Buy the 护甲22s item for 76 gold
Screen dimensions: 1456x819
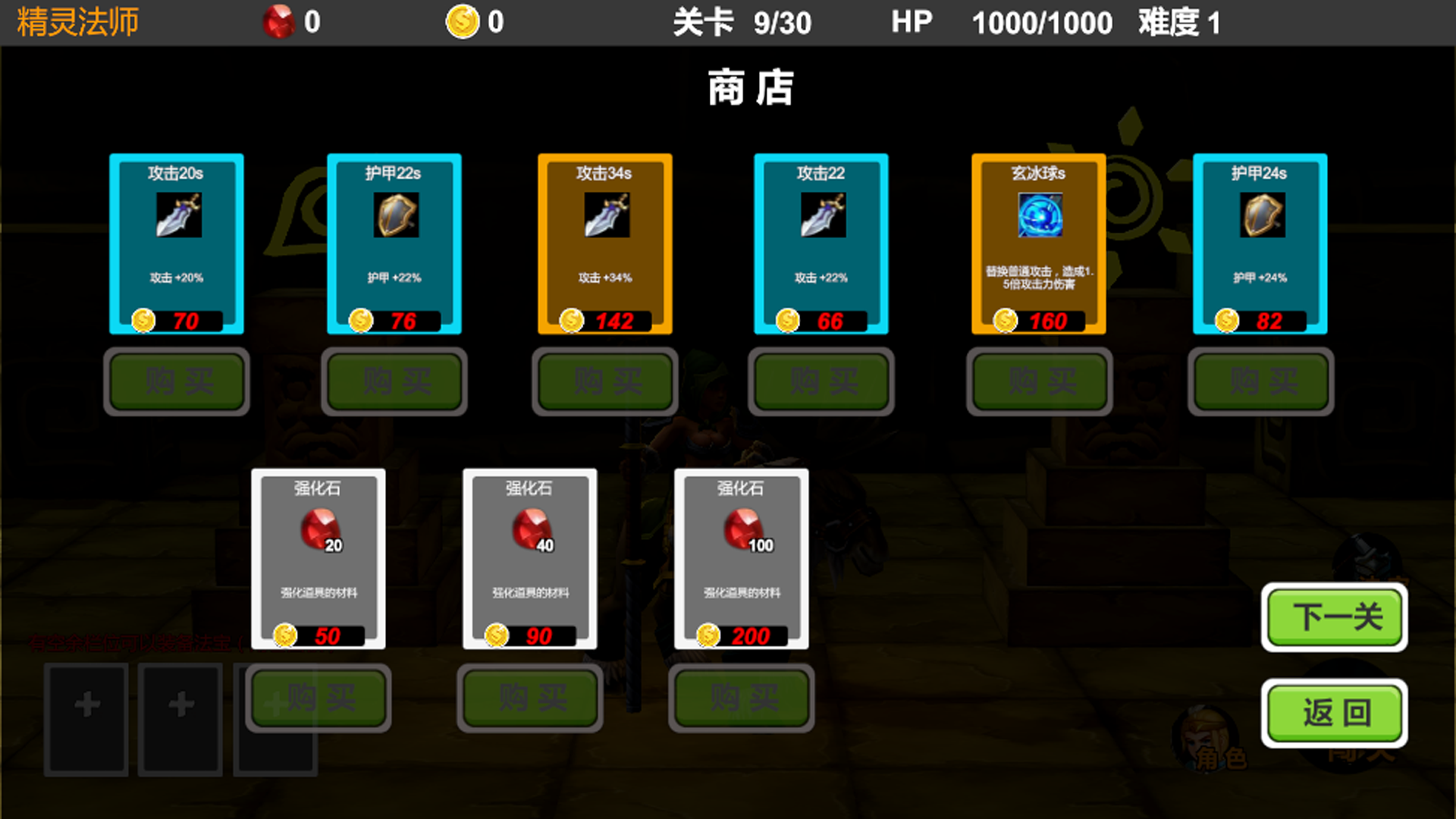[x=394, y=381]
